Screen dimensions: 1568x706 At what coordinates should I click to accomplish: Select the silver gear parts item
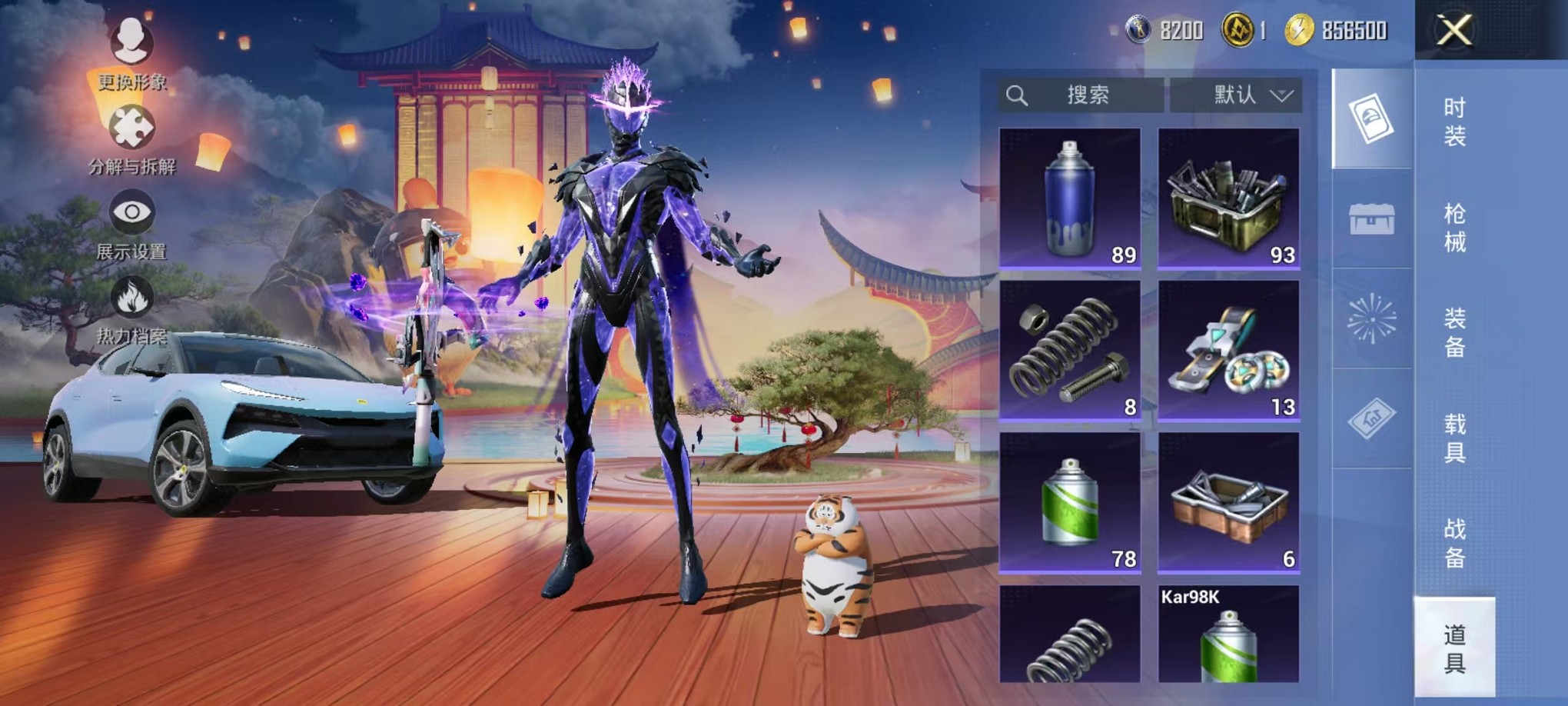pos(1228,351)
